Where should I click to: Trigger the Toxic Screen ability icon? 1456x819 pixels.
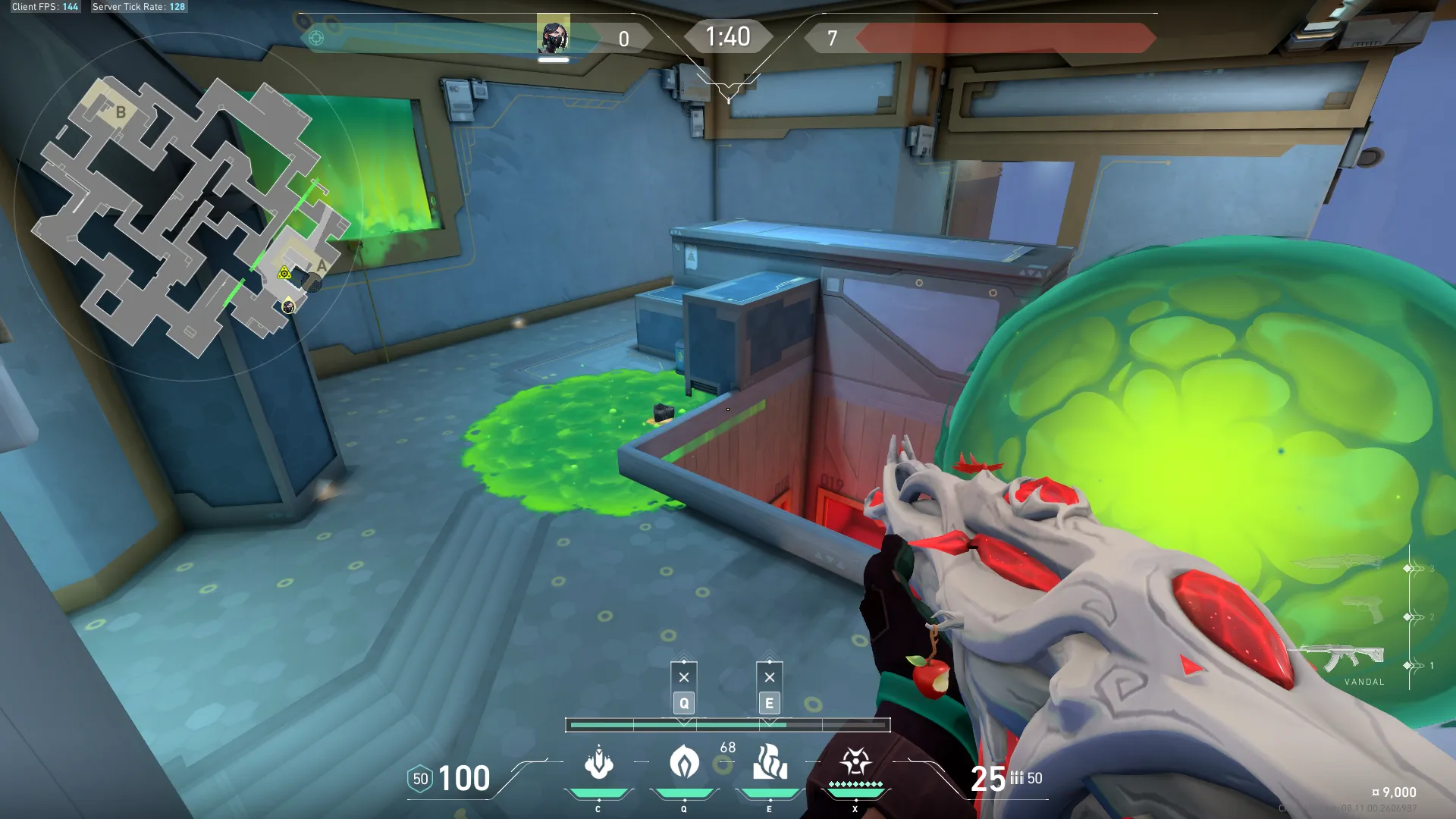point(770,763)
